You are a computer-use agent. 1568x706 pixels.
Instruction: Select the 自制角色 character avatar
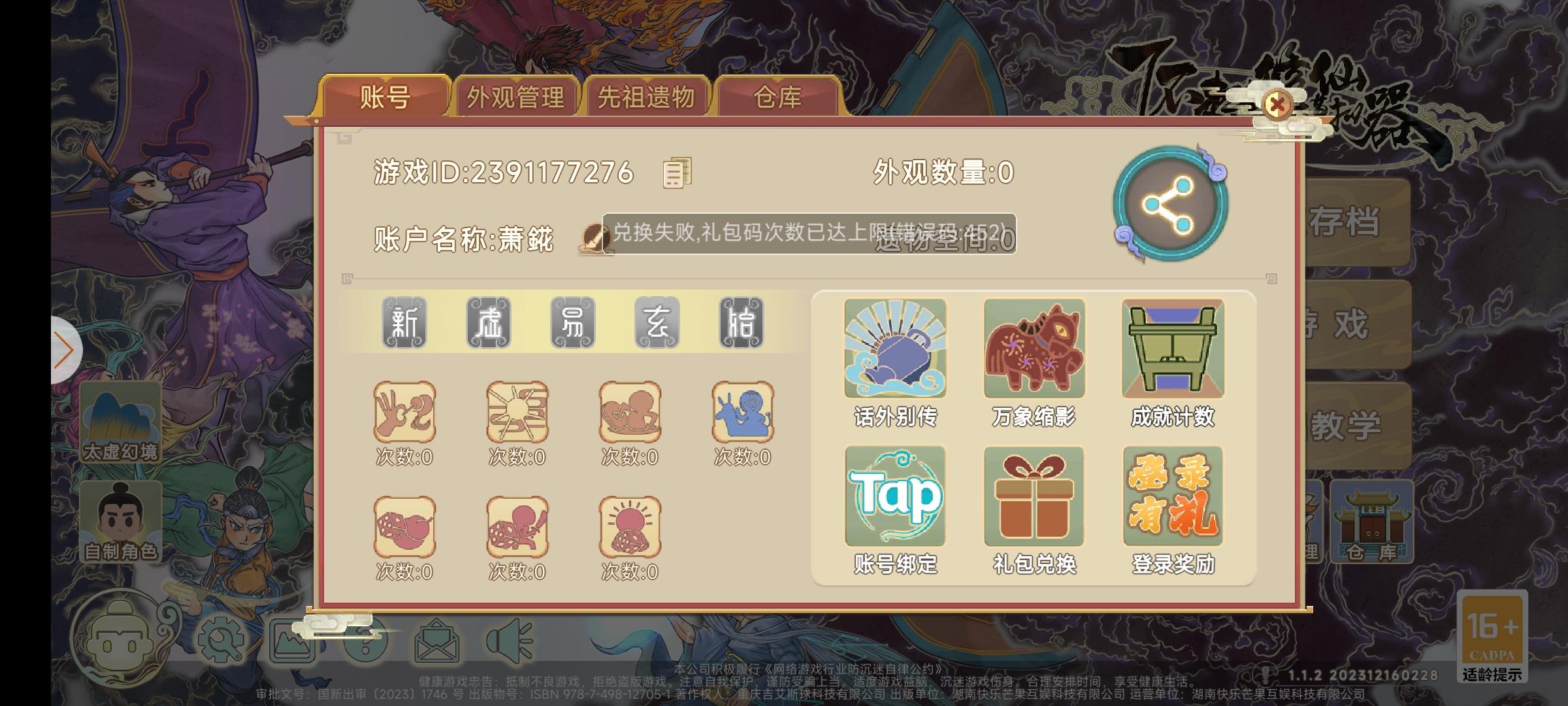point(121,520)
